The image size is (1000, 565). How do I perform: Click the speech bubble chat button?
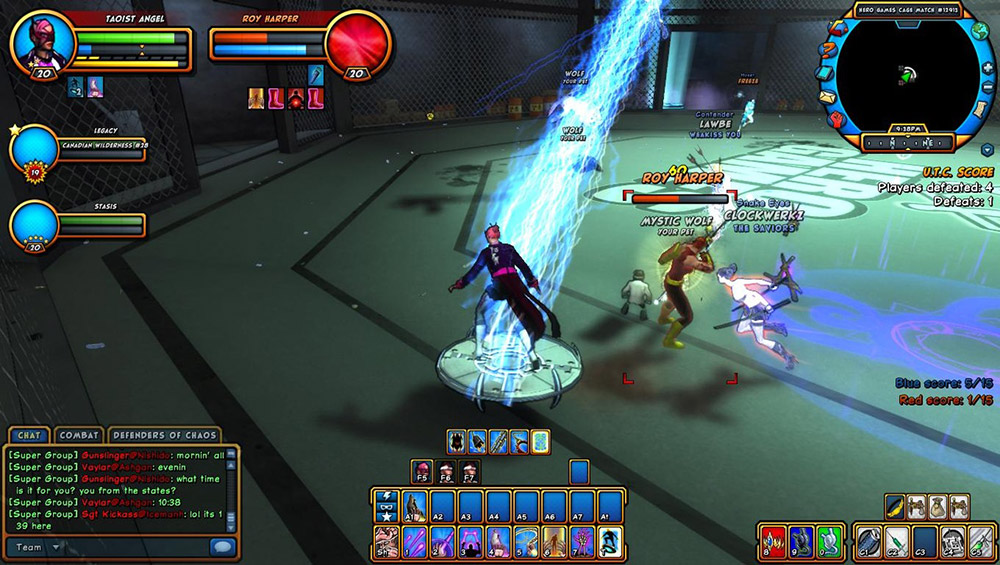point(222,547)
